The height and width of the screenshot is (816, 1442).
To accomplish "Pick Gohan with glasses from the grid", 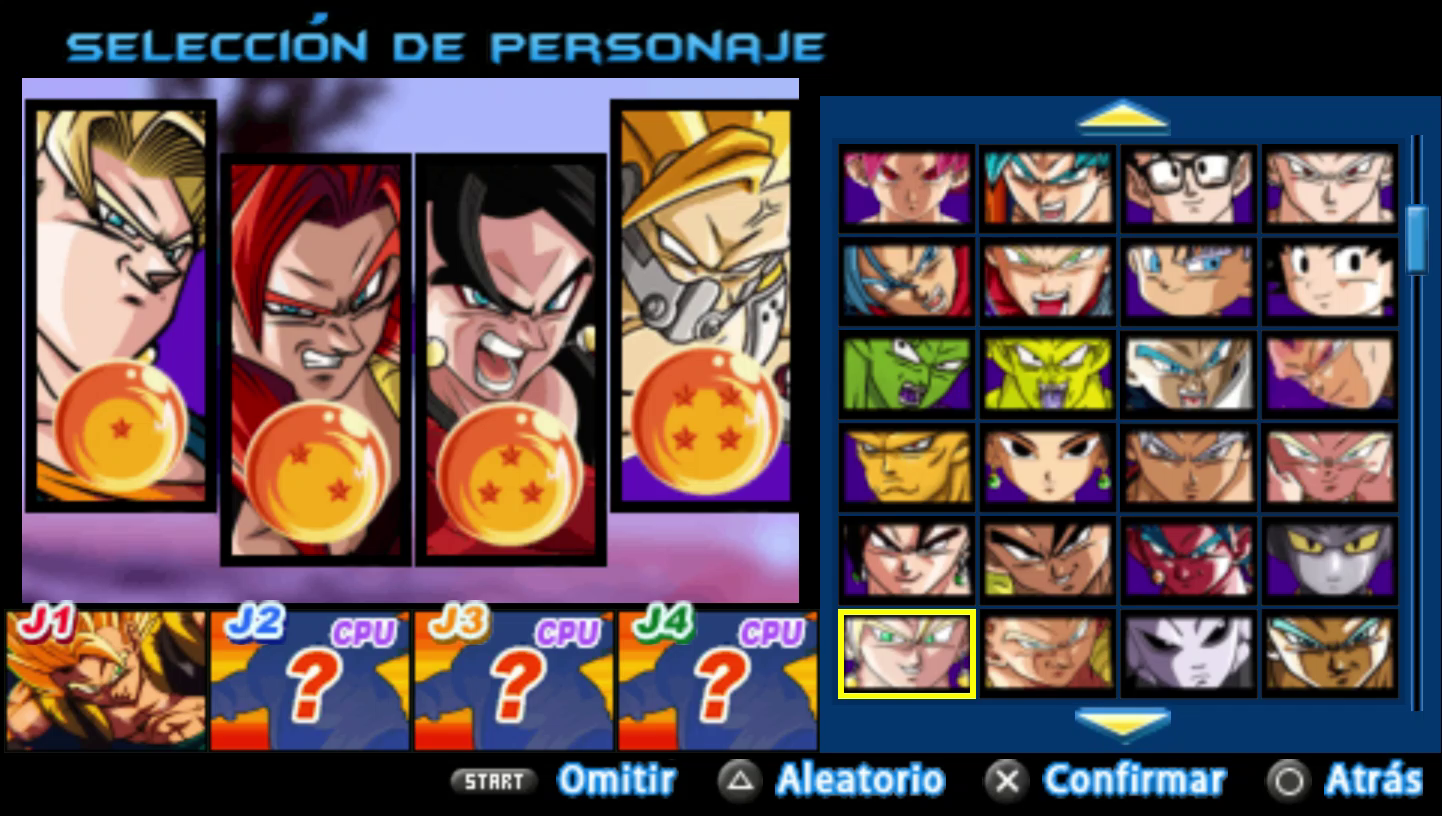I will [x=1188, y=188].
